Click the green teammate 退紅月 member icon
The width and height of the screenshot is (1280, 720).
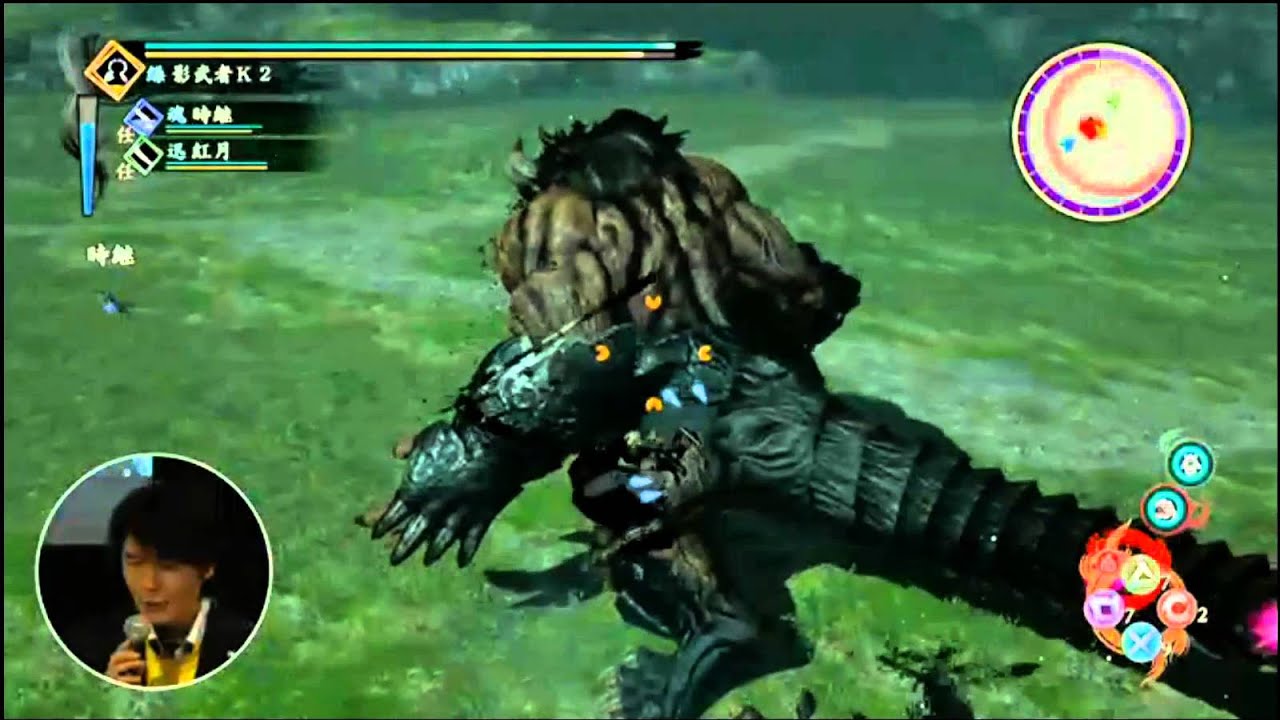142,156
